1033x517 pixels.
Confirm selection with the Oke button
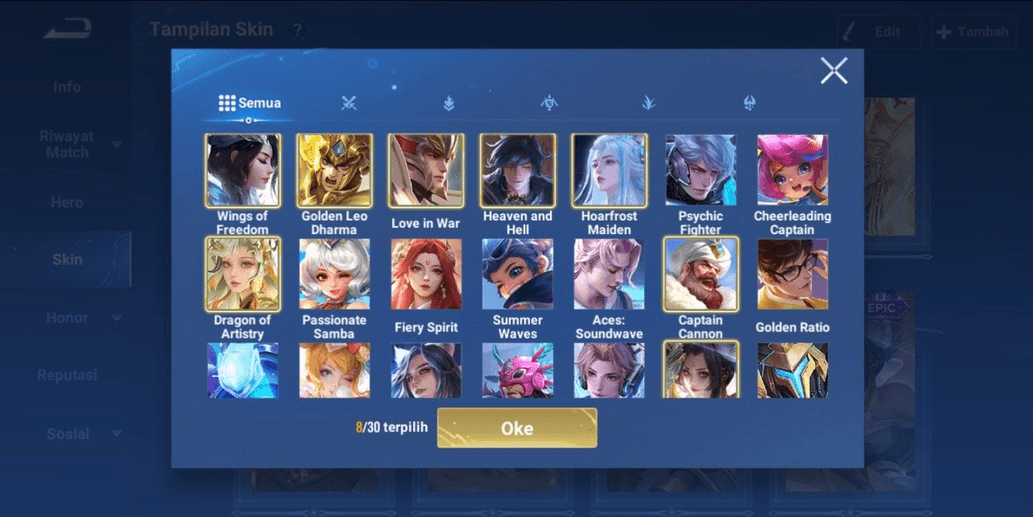(517, 428)
